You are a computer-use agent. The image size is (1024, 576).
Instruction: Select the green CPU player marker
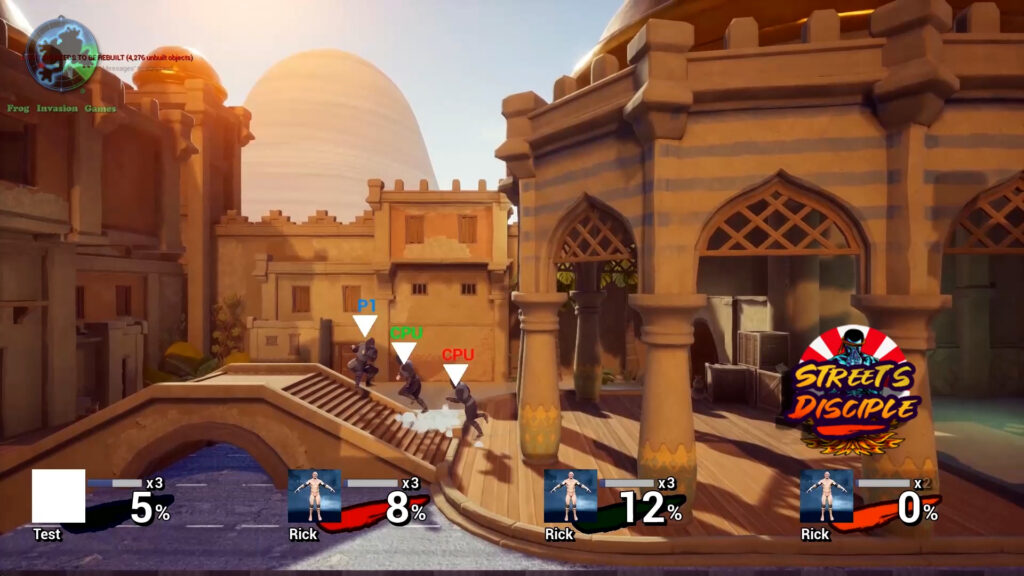405,346
